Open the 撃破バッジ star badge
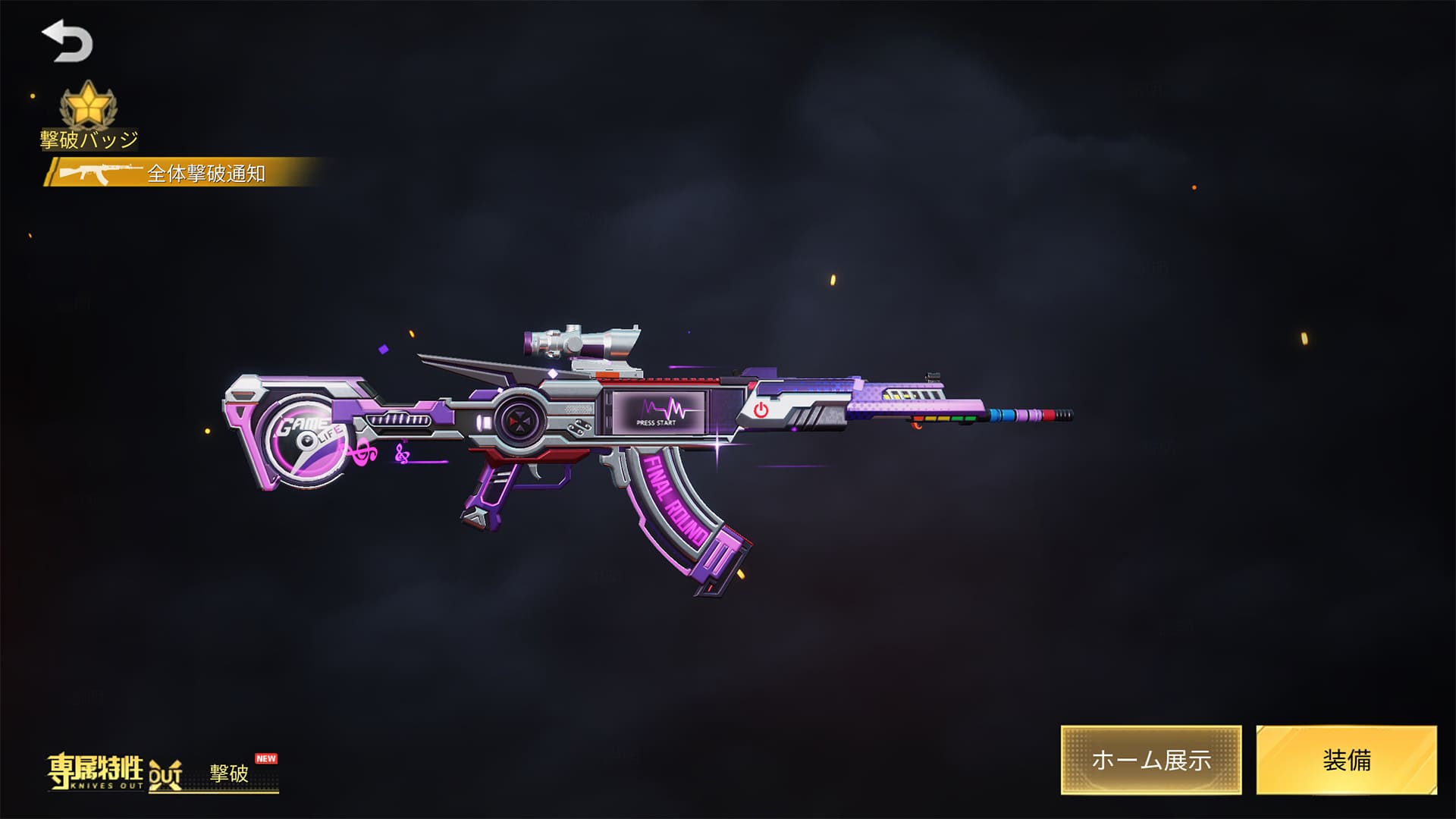 pos(89,108)
